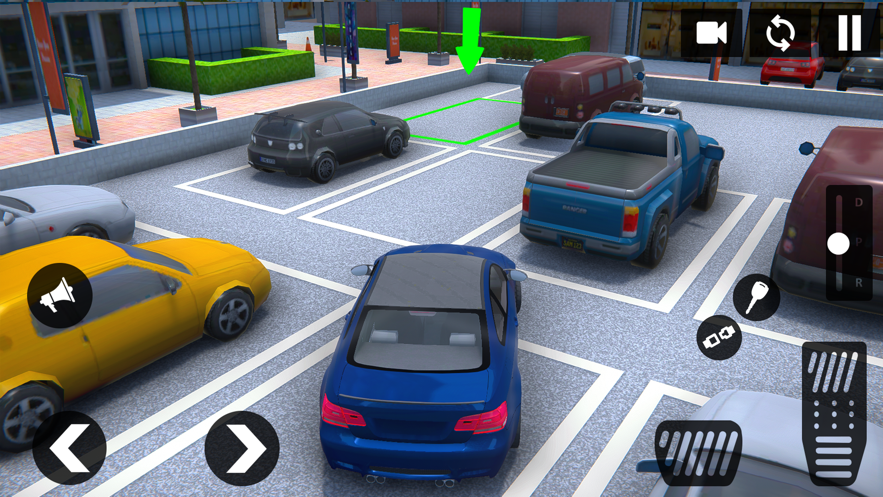
Task: Tap the restart level arrows button
Action: coord(780,34)
